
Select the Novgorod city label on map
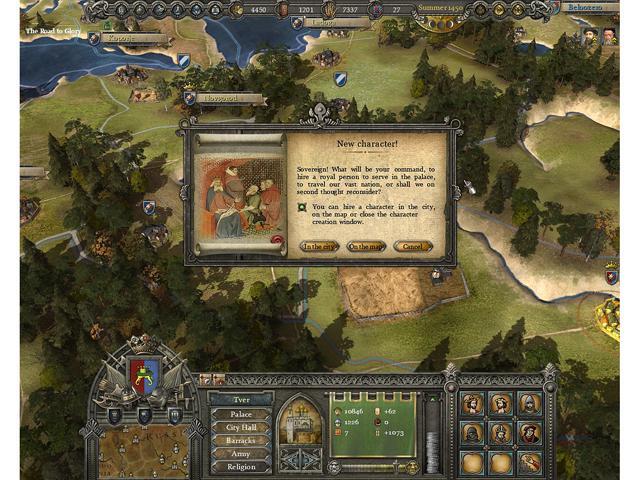pyautogui.click(x=229, y=99)
